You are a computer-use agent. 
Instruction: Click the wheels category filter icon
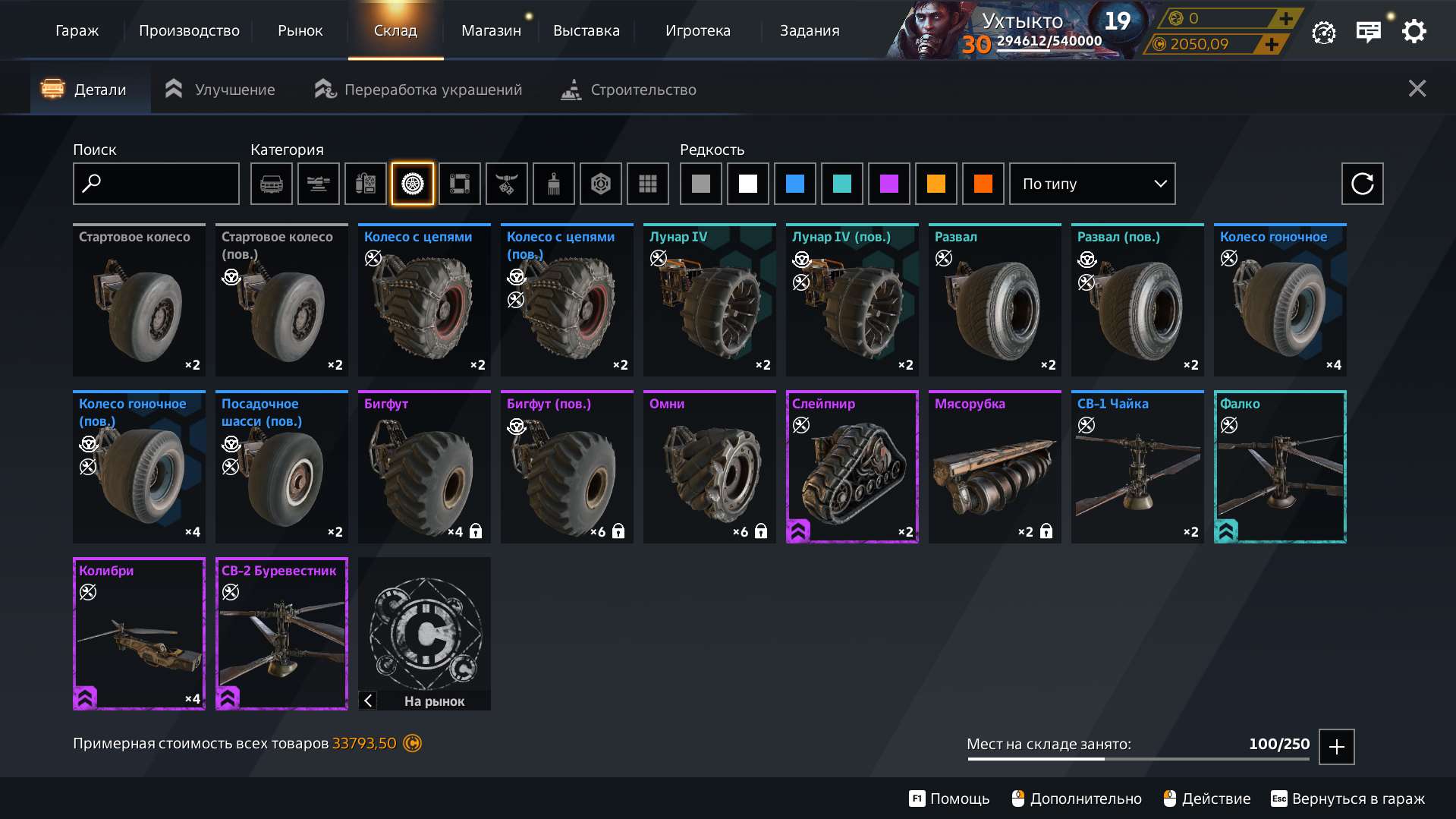(412, 184)
